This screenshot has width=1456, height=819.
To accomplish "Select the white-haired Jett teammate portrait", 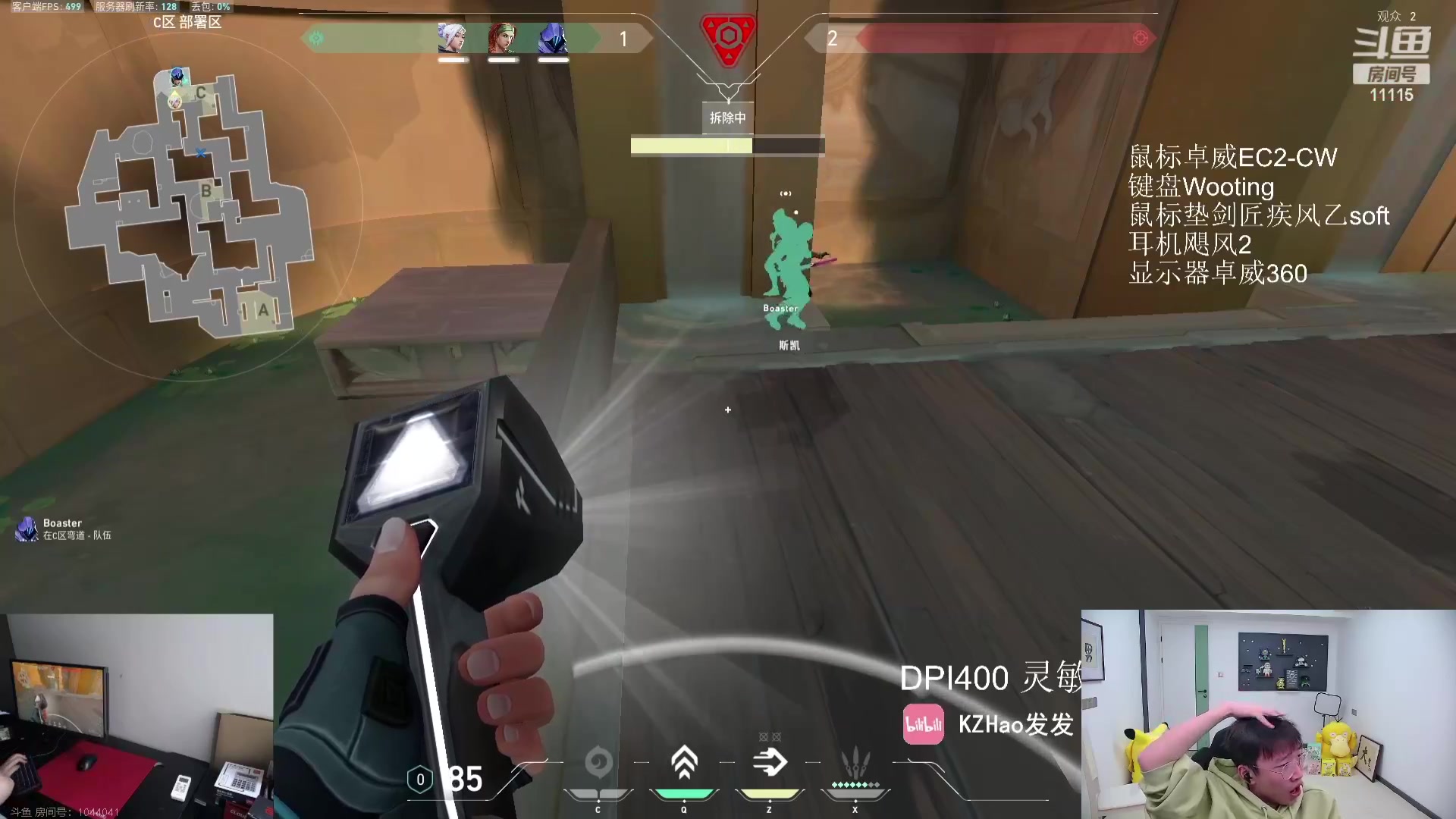I will [452, 38].
